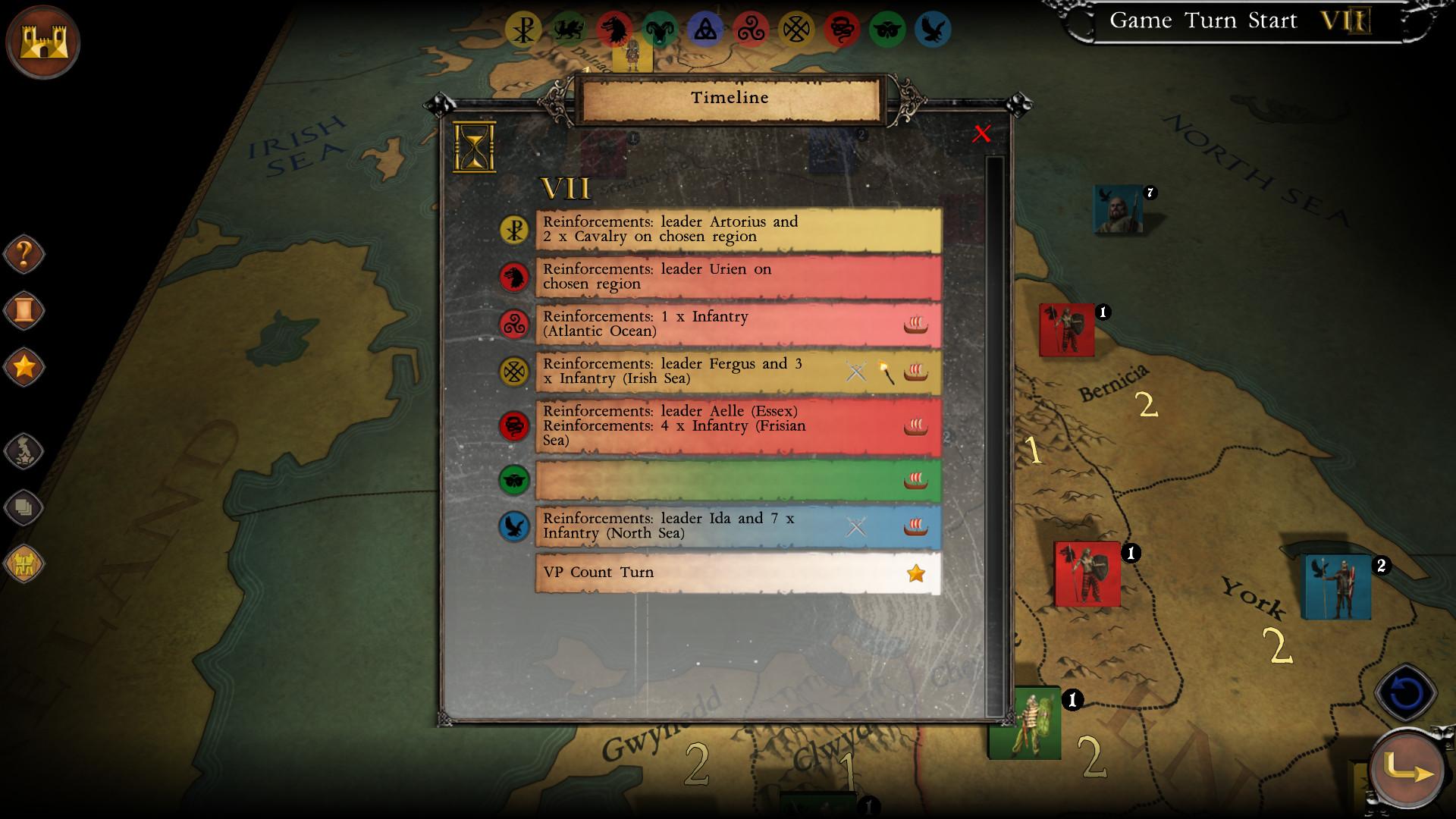Open the help question mark icon
Viewport: 1456px width, 819px height.
(x=24, y=254)
